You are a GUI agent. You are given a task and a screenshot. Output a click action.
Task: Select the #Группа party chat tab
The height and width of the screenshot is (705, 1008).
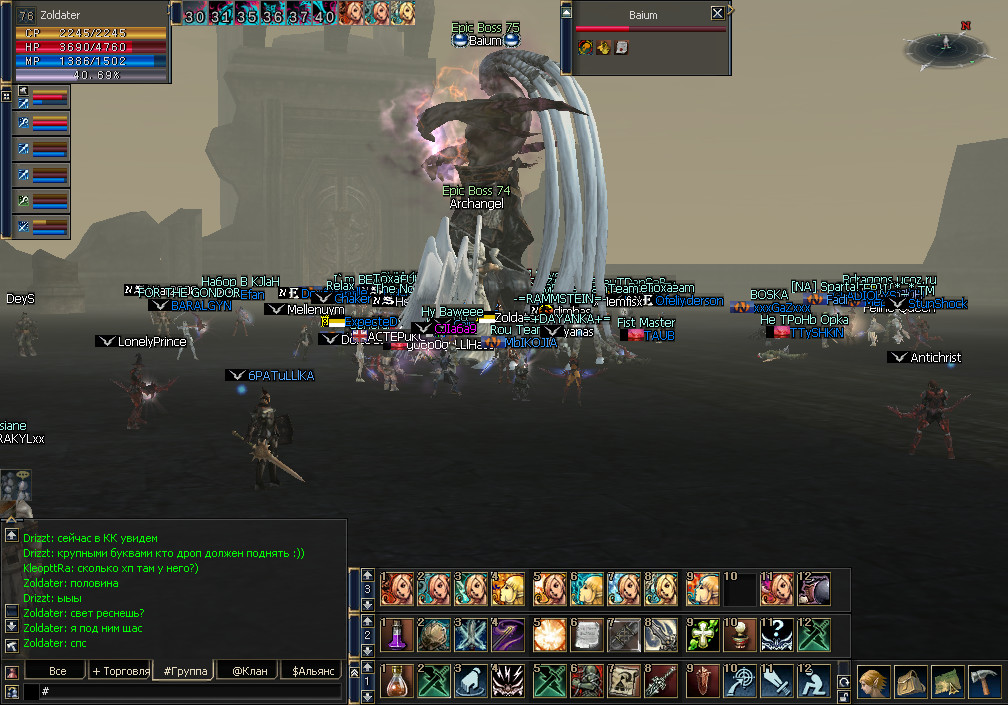pyautogui.click(x=184, y=670)
